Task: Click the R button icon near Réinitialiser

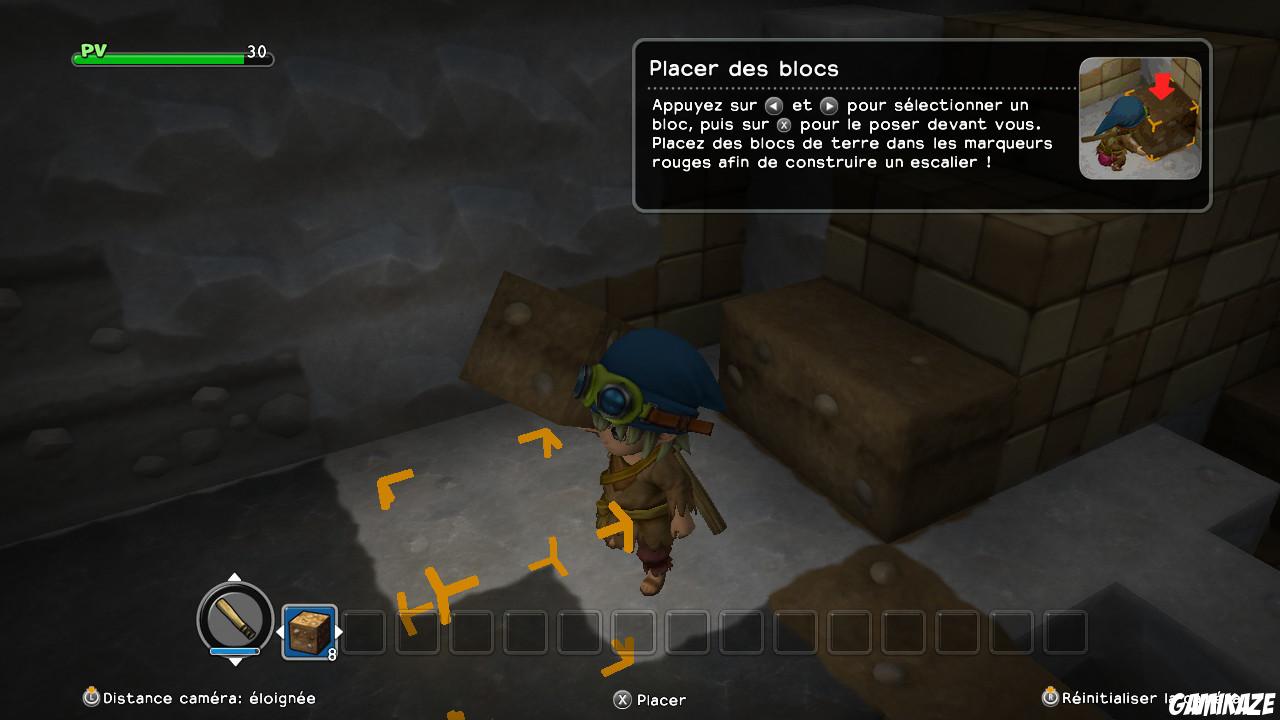Action: pyautogui.click(x=1048, y=699)
